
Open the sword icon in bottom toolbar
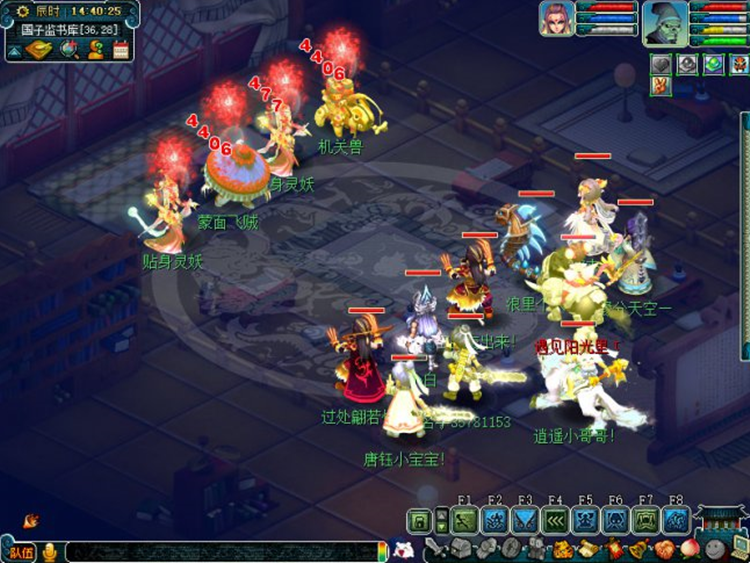[x=434, y=548]
